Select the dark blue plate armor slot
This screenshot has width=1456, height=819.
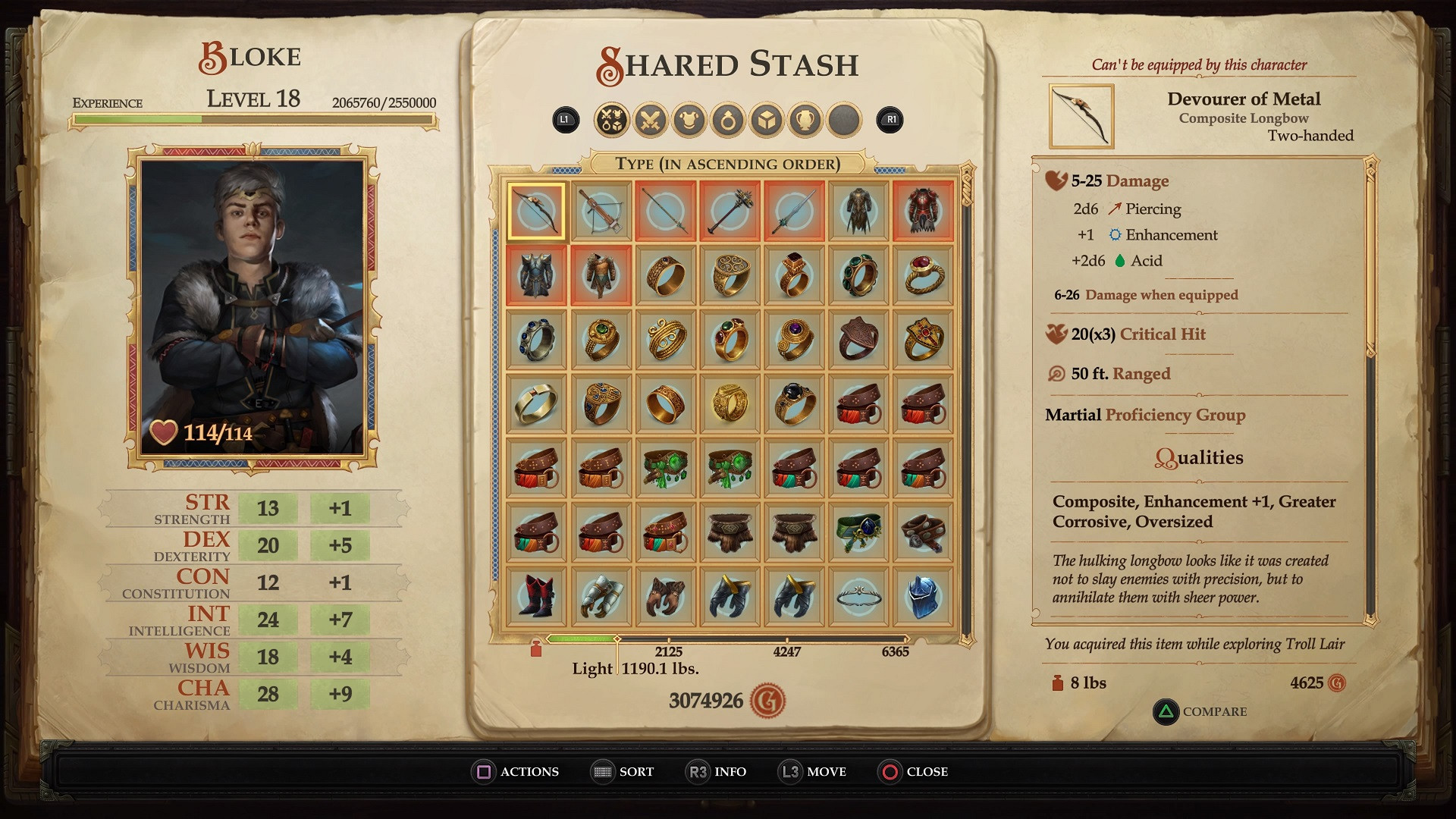pos(536,275)
